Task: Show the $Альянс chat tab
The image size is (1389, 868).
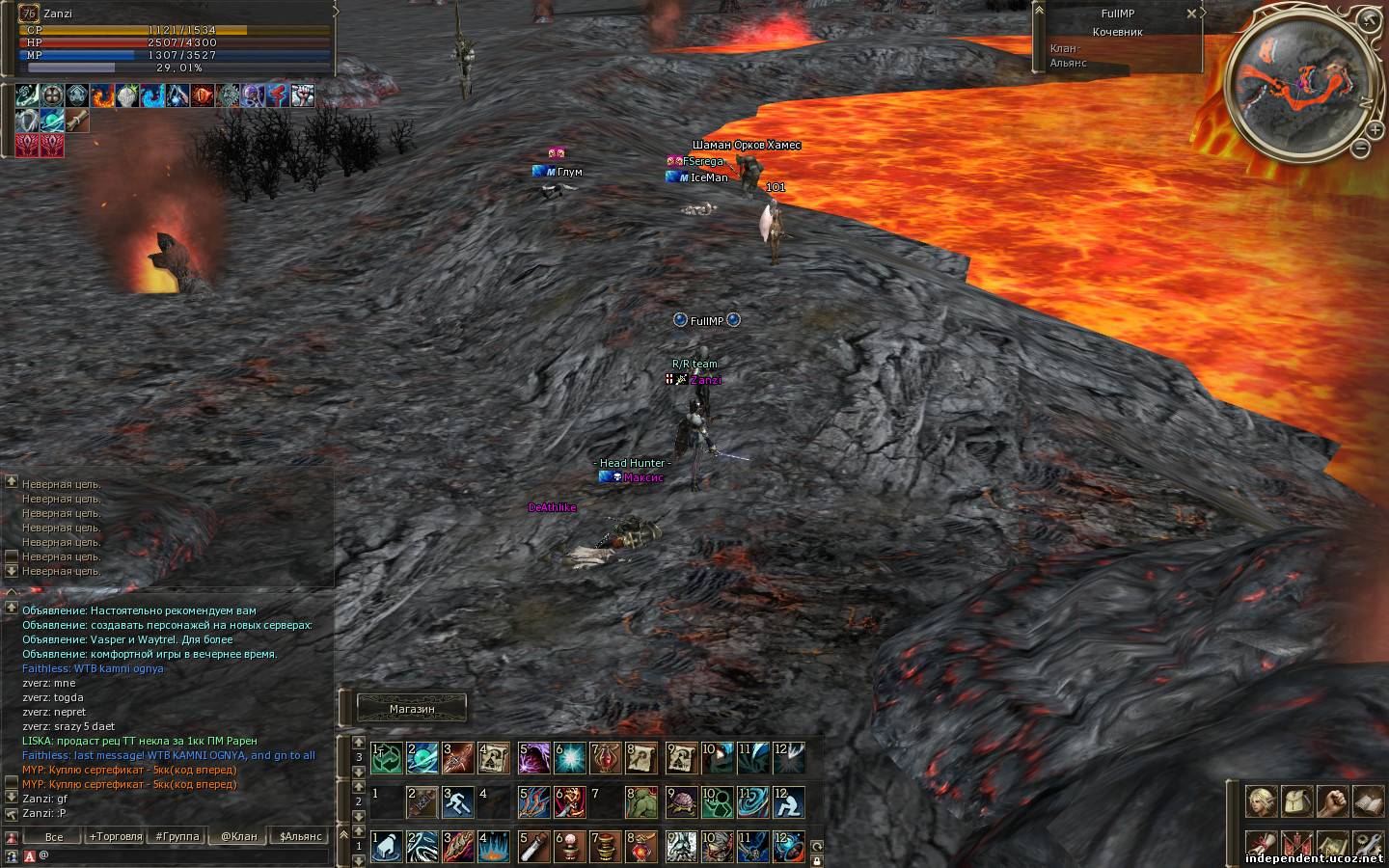Action: click(301, 836)
